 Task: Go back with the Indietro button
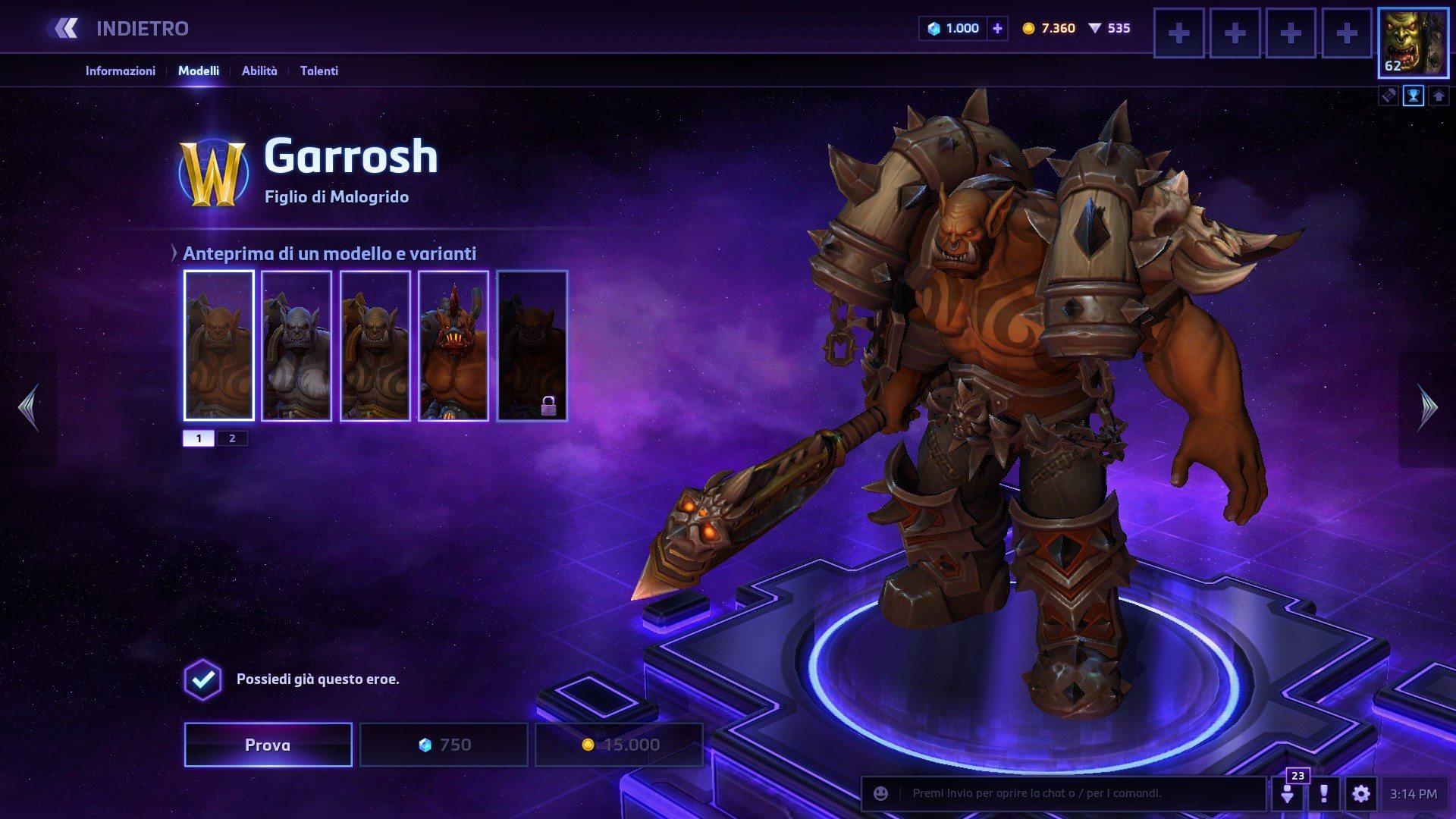point(121,29)
